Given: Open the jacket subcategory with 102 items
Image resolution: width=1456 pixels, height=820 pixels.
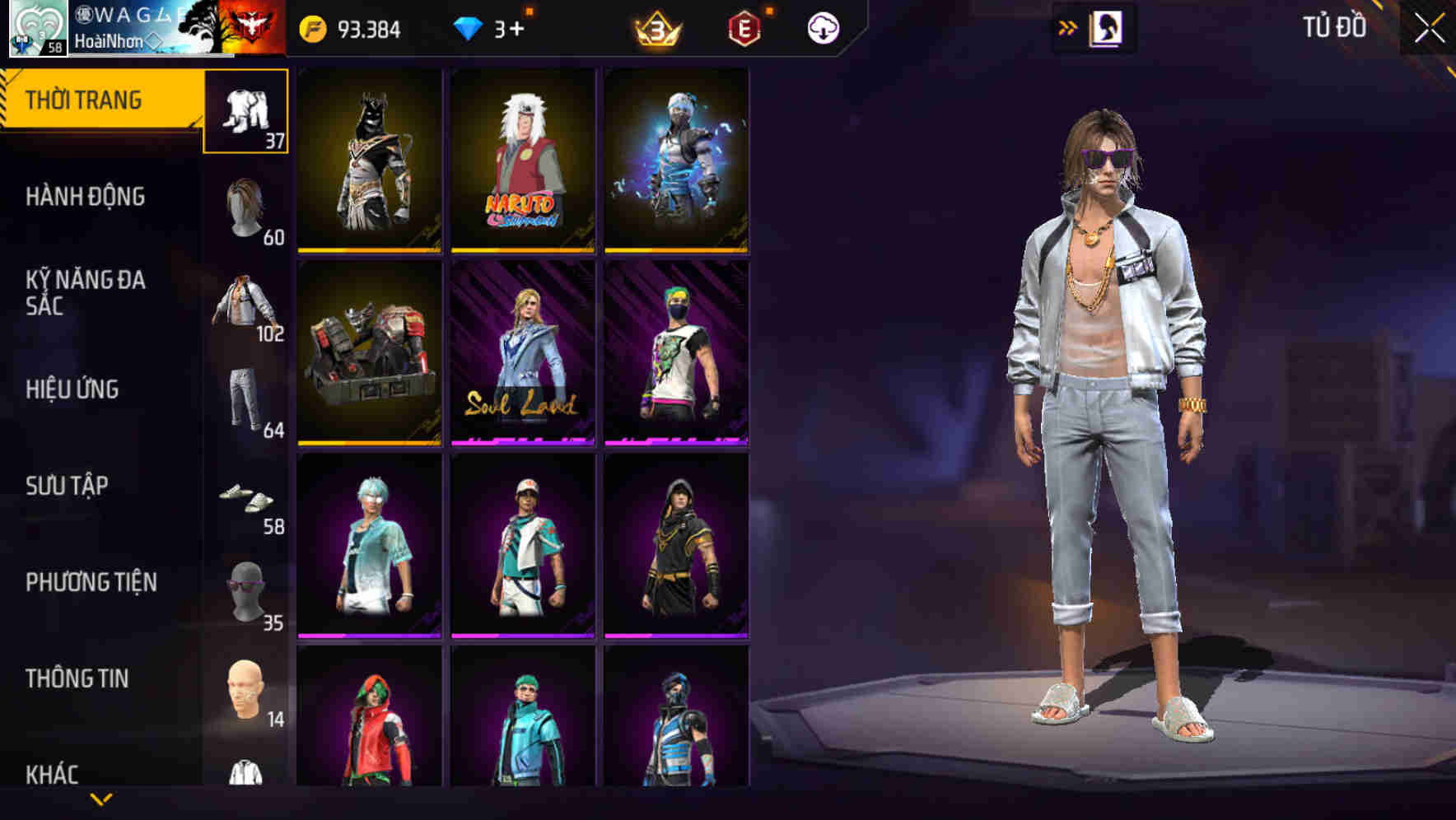Looking at the screenshot, I should pos(246,308).
